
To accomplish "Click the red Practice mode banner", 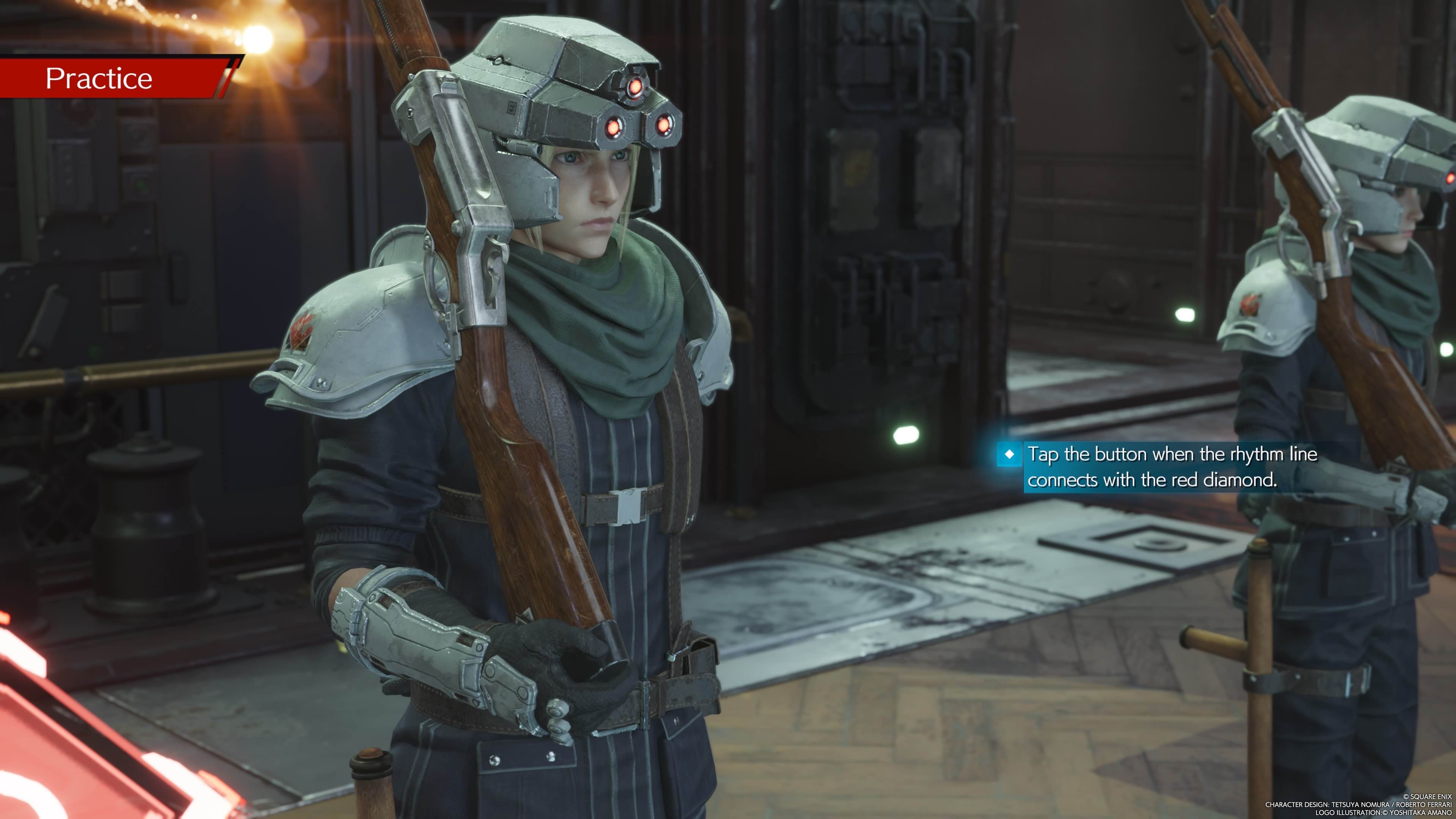I will pos(113,78).
